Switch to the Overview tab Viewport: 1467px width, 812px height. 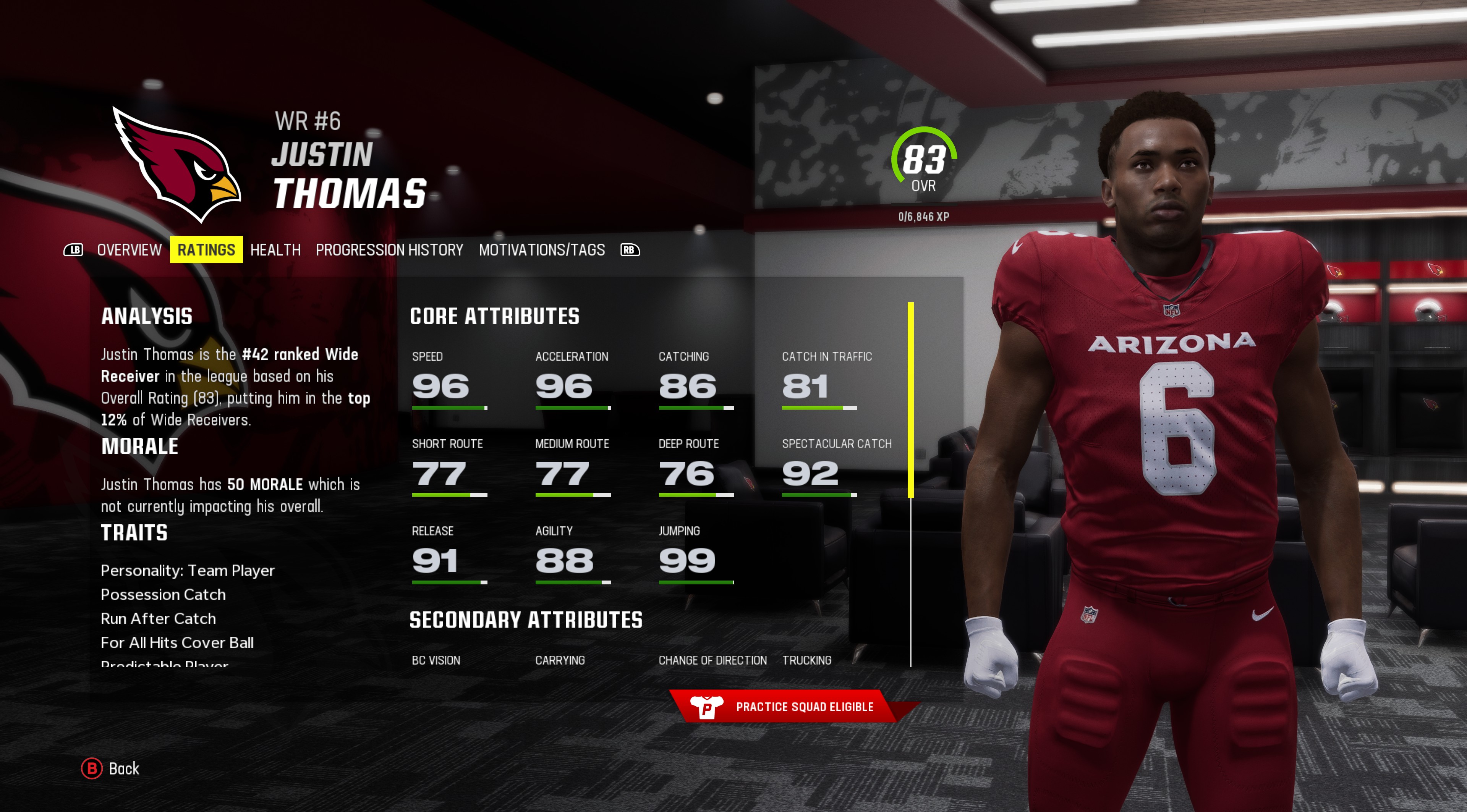pyautogui.click(x=129, y=250)
